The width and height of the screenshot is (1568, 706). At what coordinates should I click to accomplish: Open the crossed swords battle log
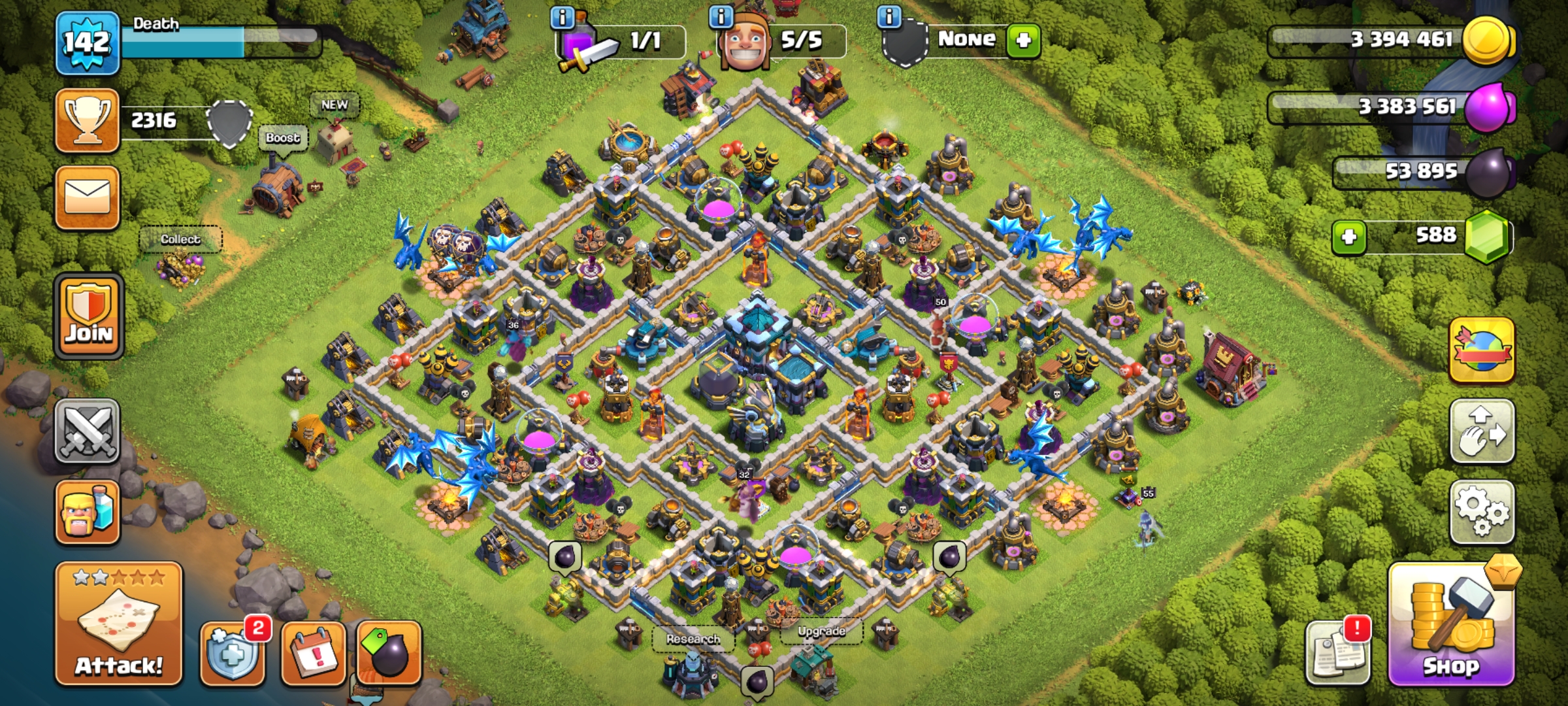pos(88,431)
